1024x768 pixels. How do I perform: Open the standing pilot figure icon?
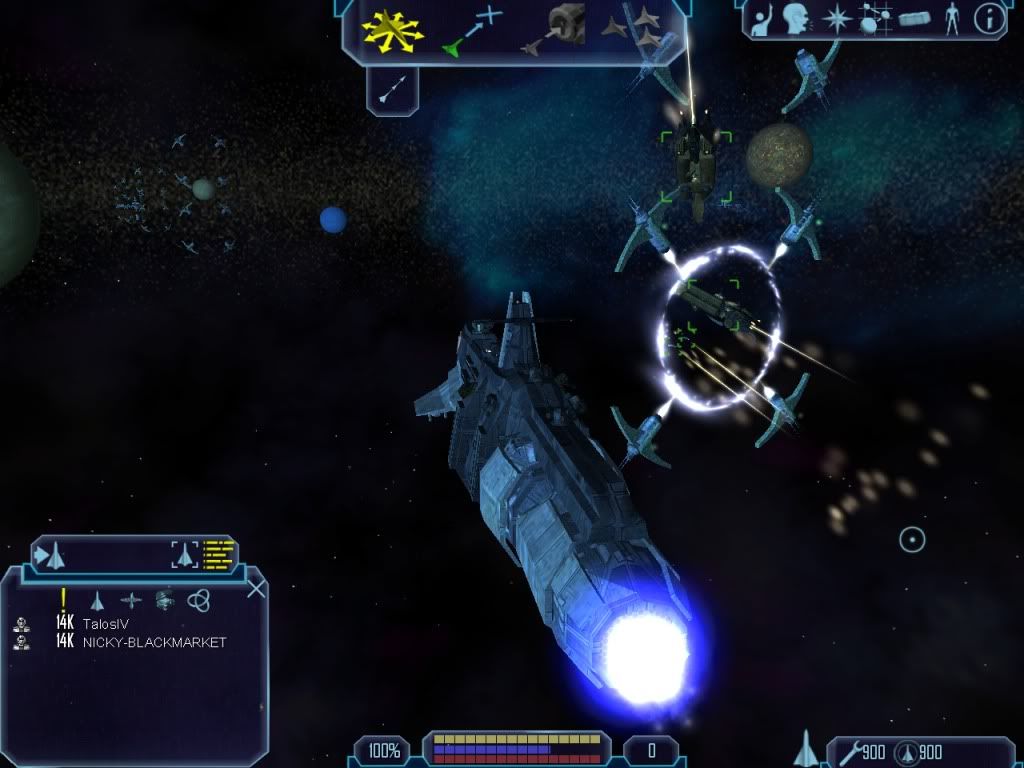coord(951,19)
